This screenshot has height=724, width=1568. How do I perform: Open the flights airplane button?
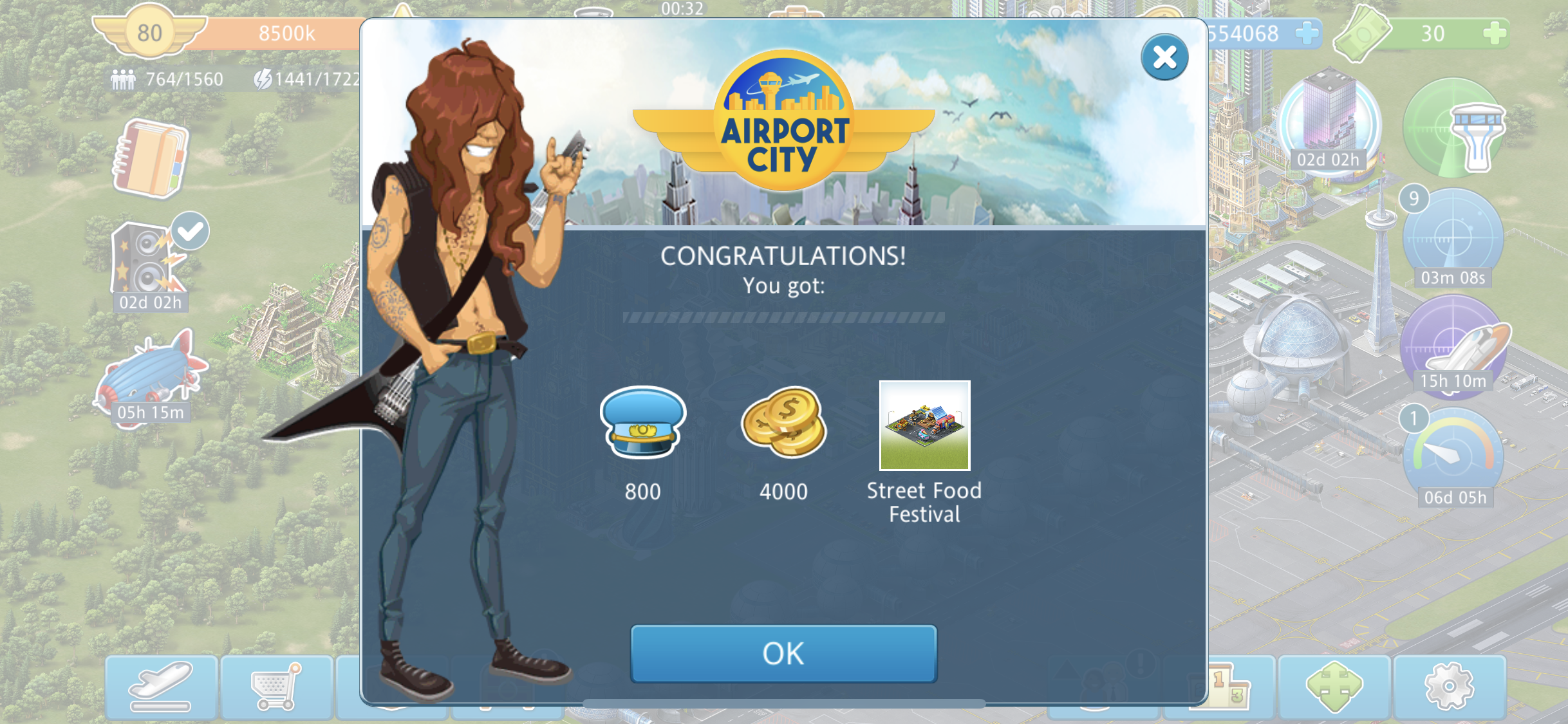coord(161,687)
